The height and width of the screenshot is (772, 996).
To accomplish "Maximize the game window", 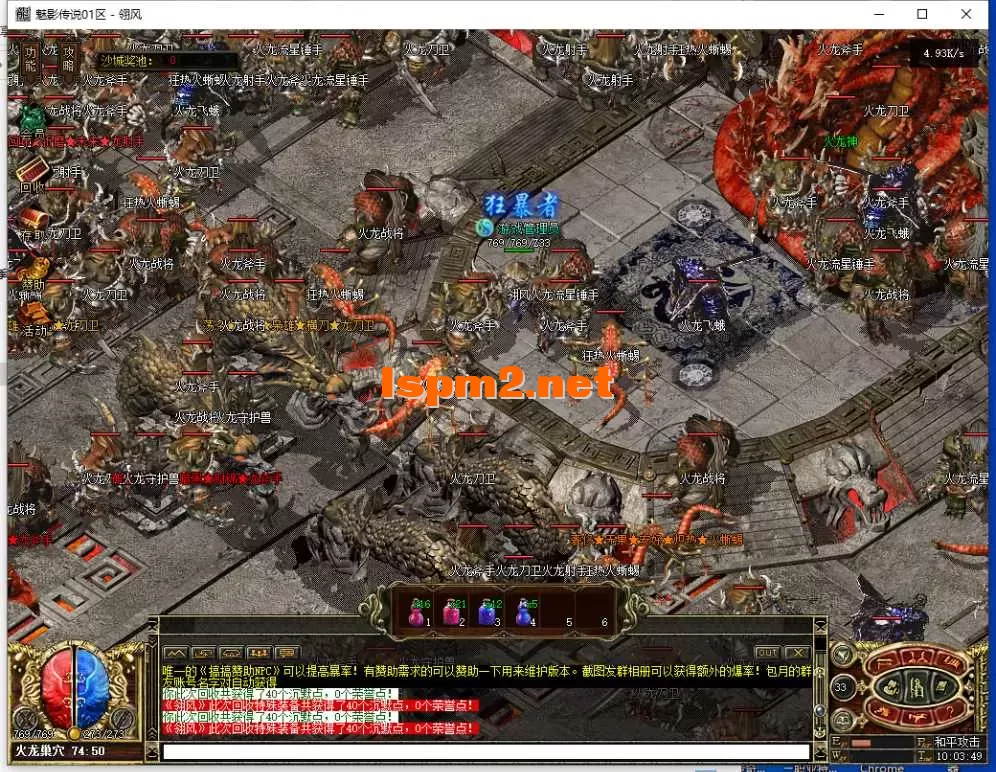I will [x=922, y=14].
